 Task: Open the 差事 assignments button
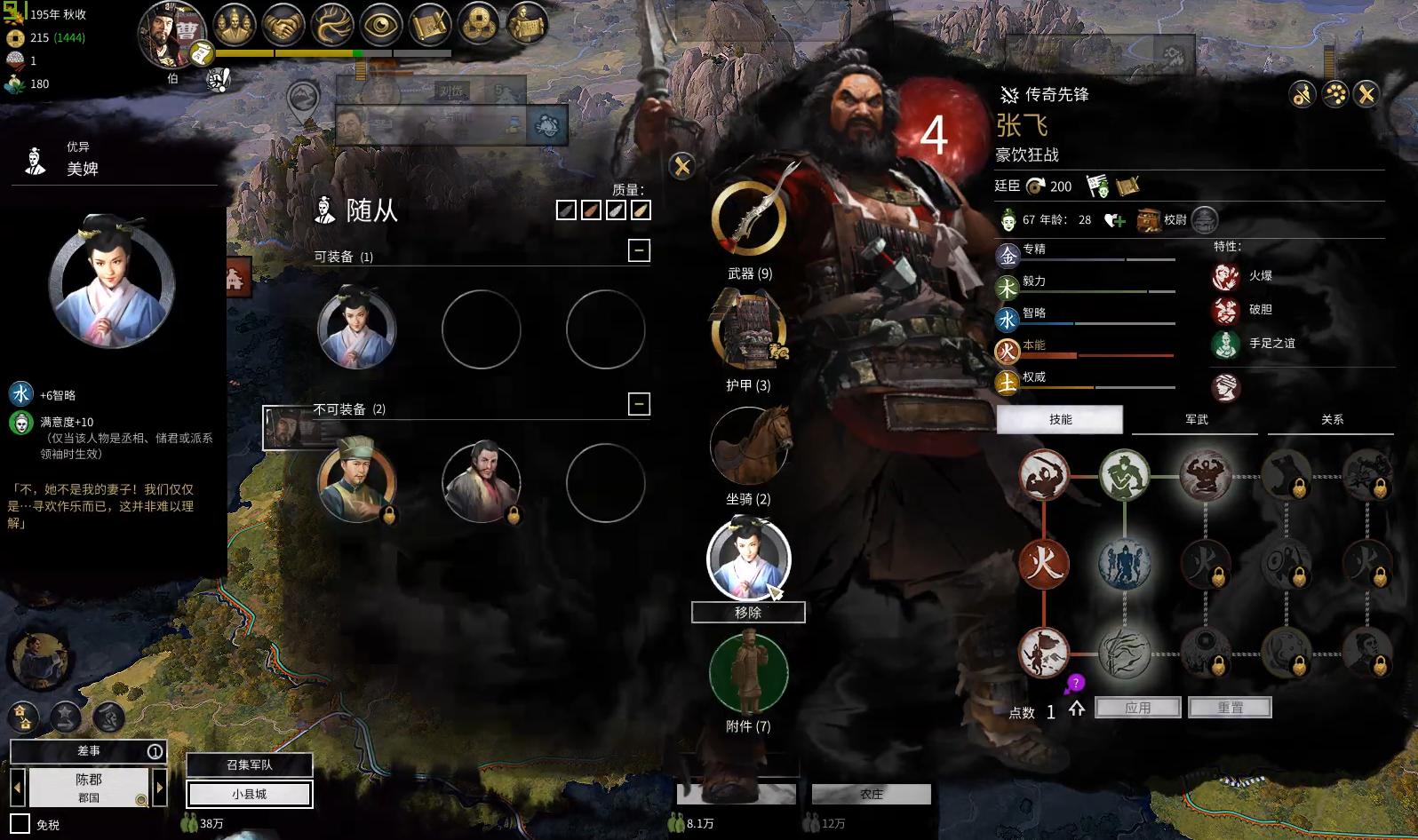[89, 751]
